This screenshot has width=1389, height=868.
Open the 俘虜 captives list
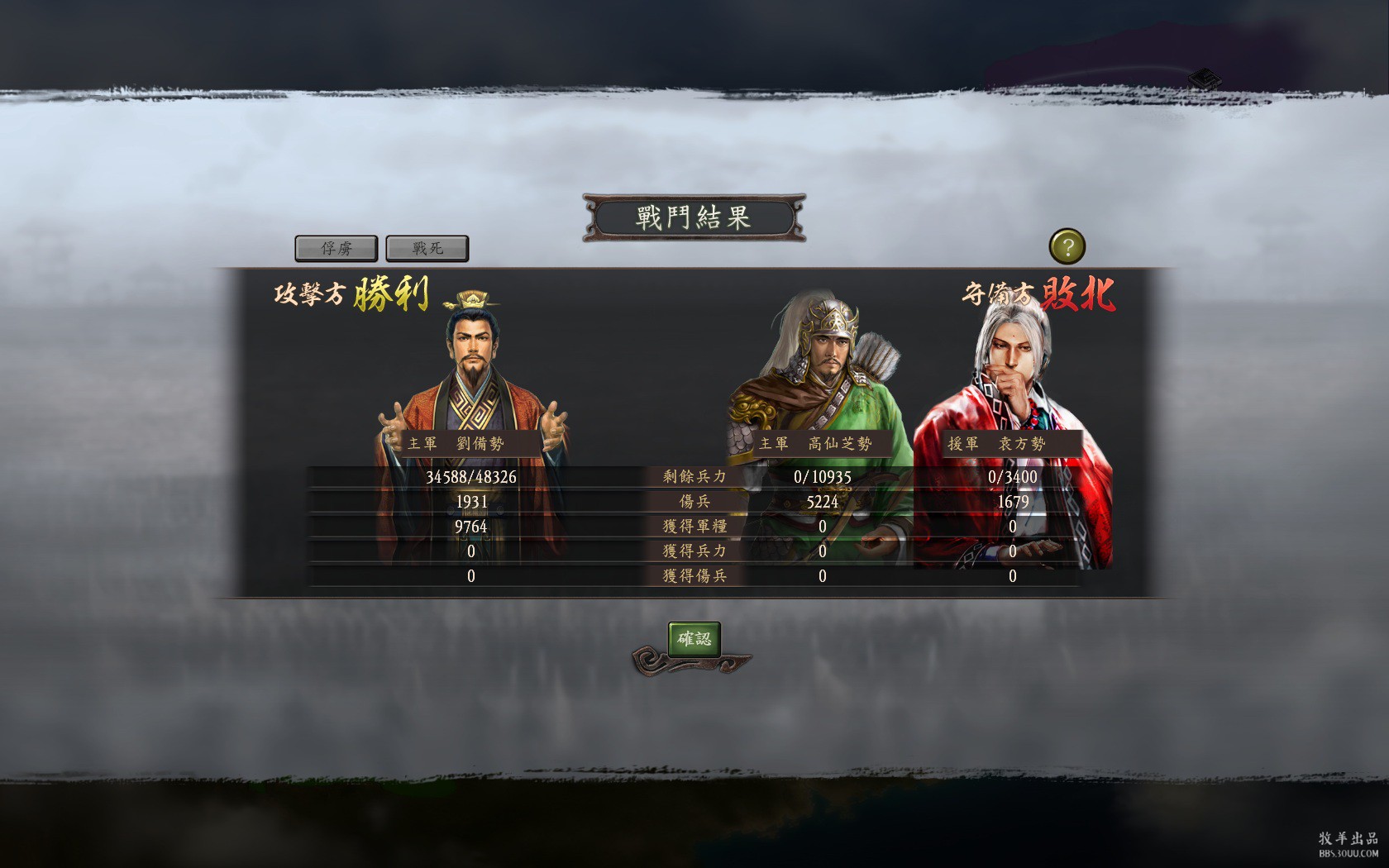pos(337,248)
